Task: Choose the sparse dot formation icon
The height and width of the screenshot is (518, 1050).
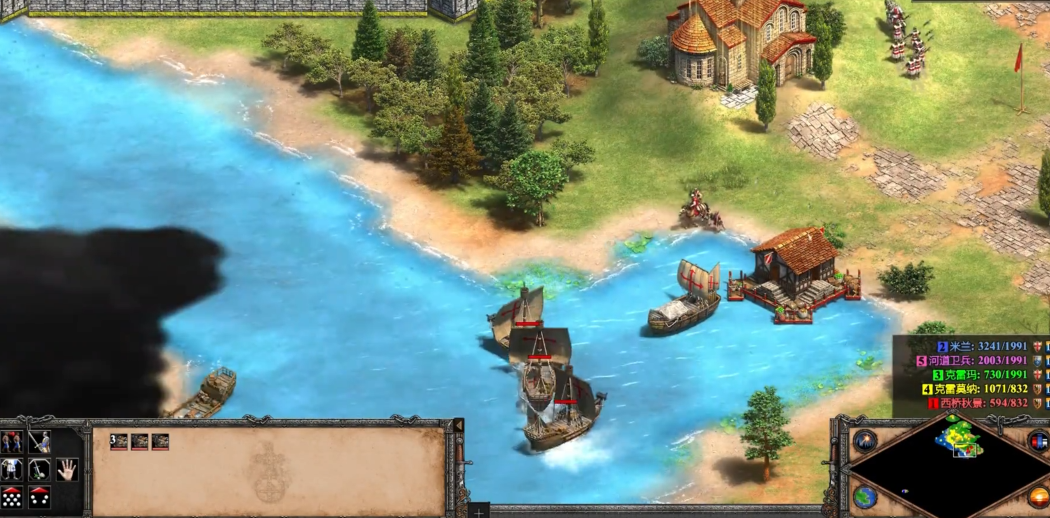Action: [39, 496]
